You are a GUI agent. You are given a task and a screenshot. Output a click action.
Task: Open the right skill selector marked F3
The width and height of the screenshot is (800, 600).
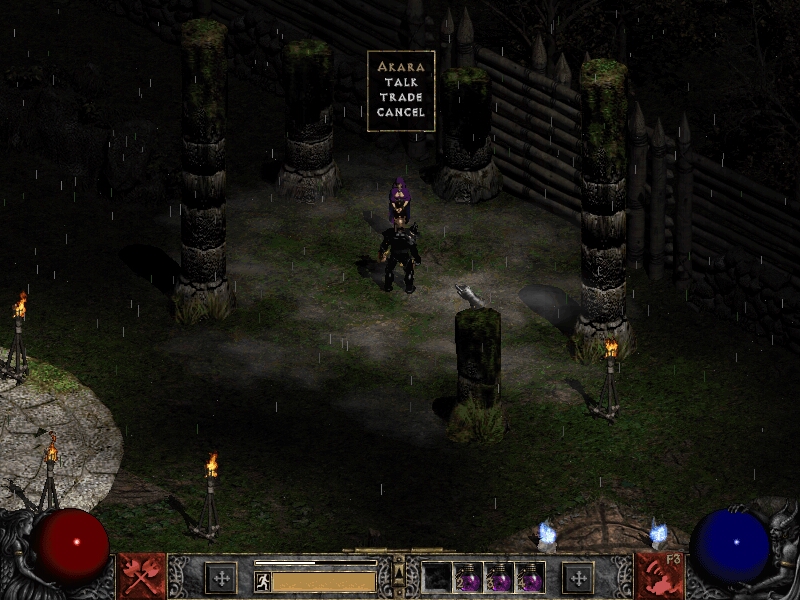(658, 576)
